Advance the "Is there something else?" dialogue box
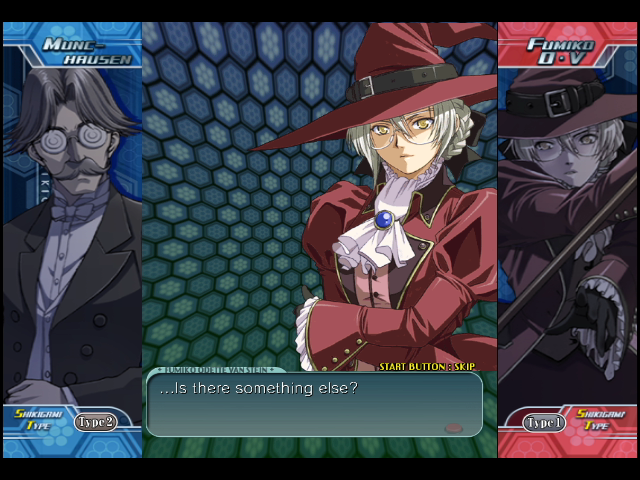 [x=313, y=403]
